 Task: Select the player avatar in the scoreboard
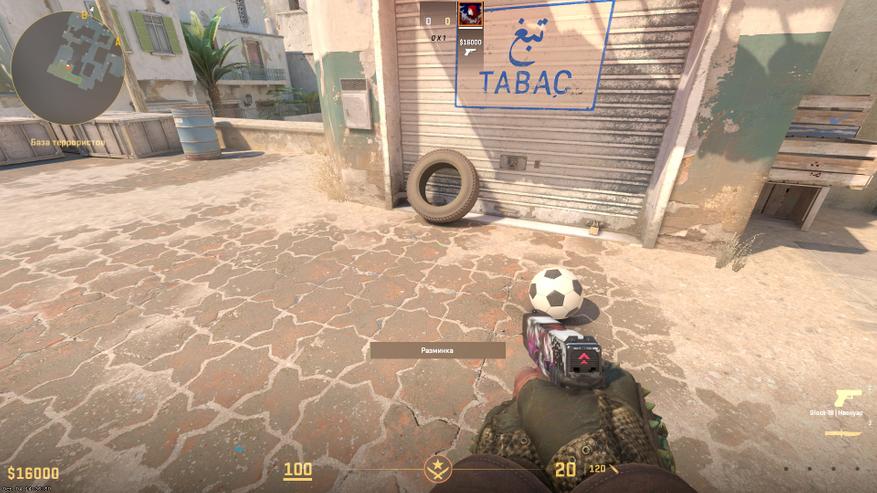[x=469, y=14]
